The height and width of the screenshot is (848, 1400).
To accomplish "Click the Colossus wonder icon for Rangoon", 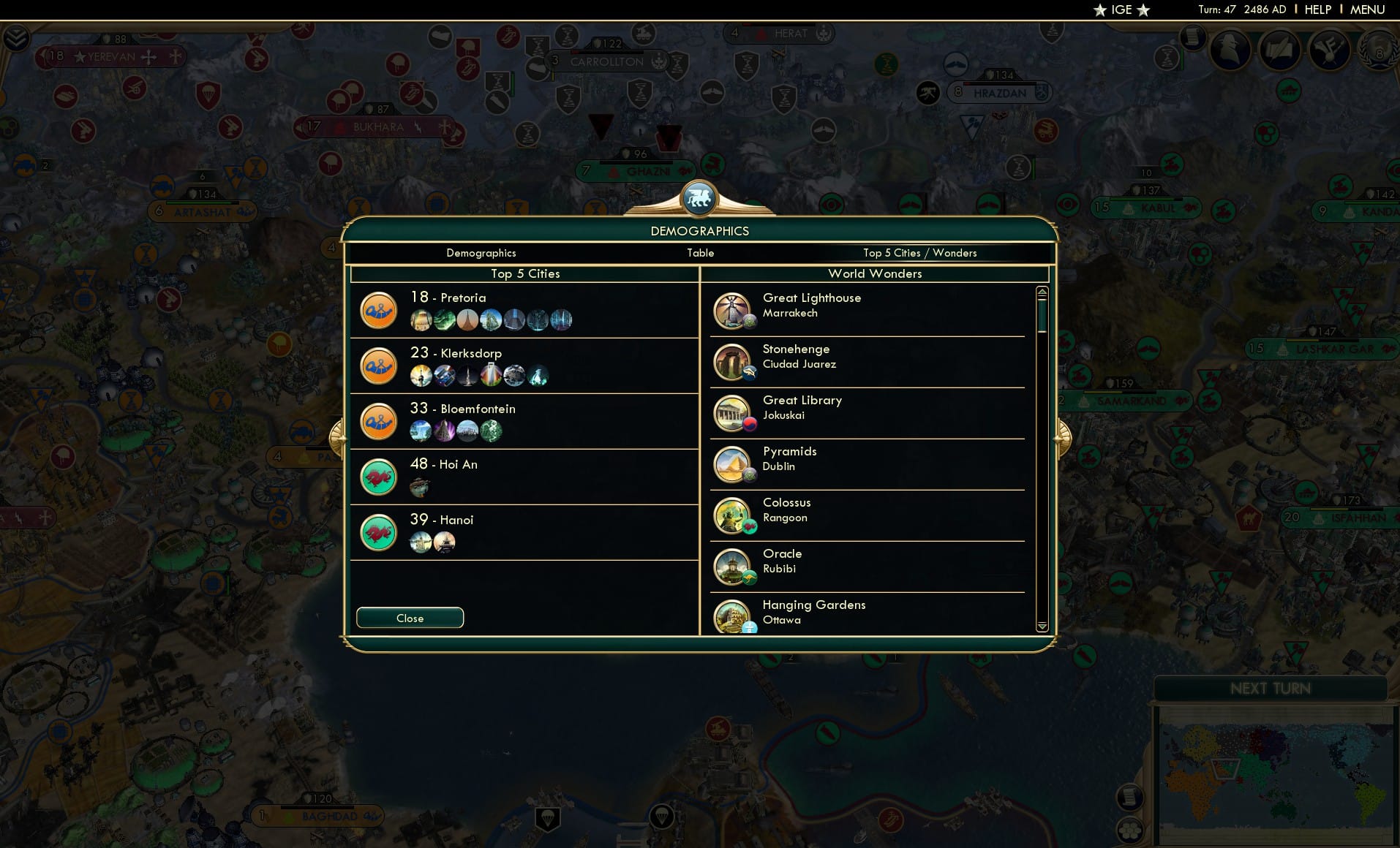I will coord(734,514).
